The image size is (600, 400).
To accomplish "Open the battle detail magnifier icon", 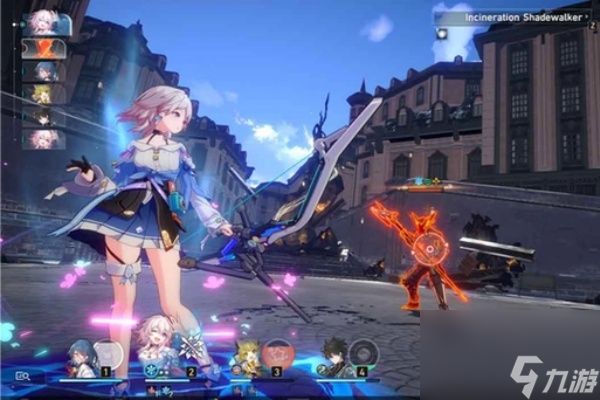I will coord(21,377).
